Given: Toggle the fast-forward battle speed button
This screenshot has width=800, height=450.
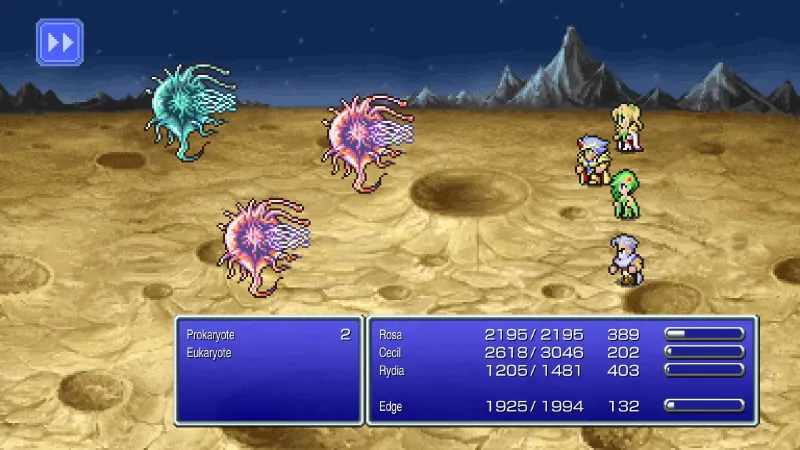Looking at the screenshot, I should click(59, 42).
